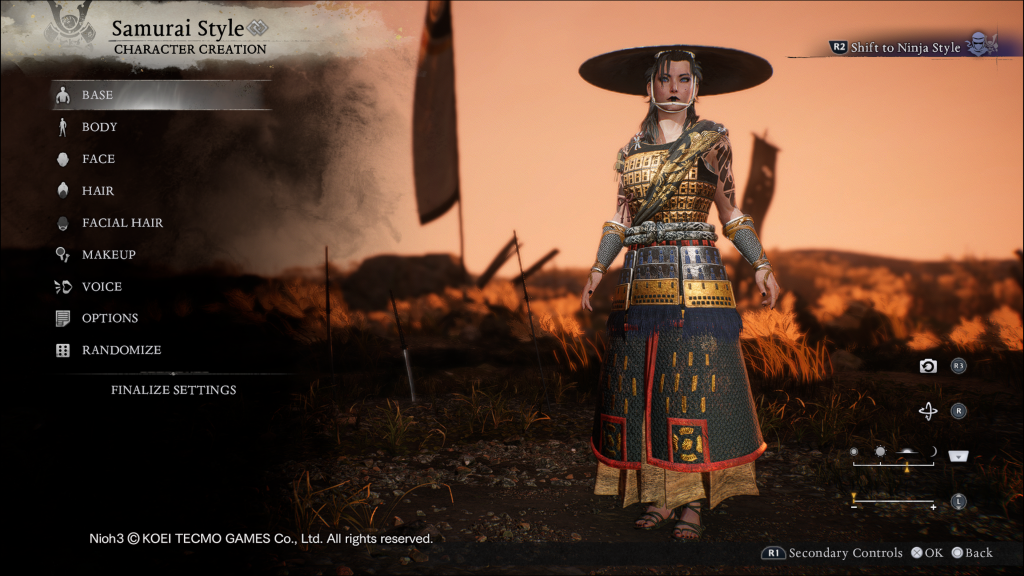Click RANDOMIZE to shuffle the character
1024x576 pixels.
tap(121, 351)
